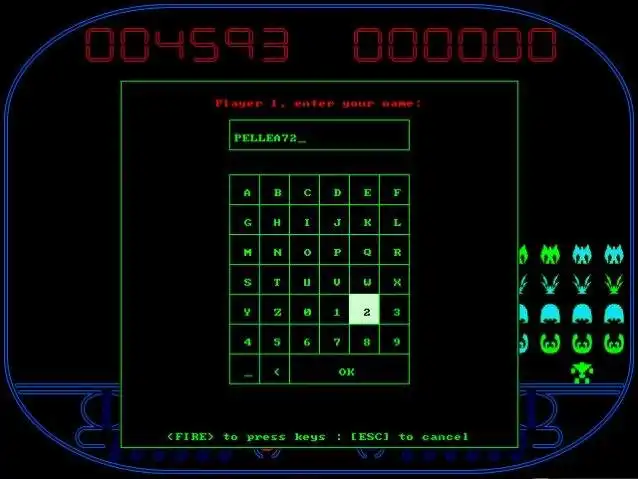The height and width of the screenshot is (479, 638).
Task: Choose the number 4 key
Action: click(x=245, y=341)
